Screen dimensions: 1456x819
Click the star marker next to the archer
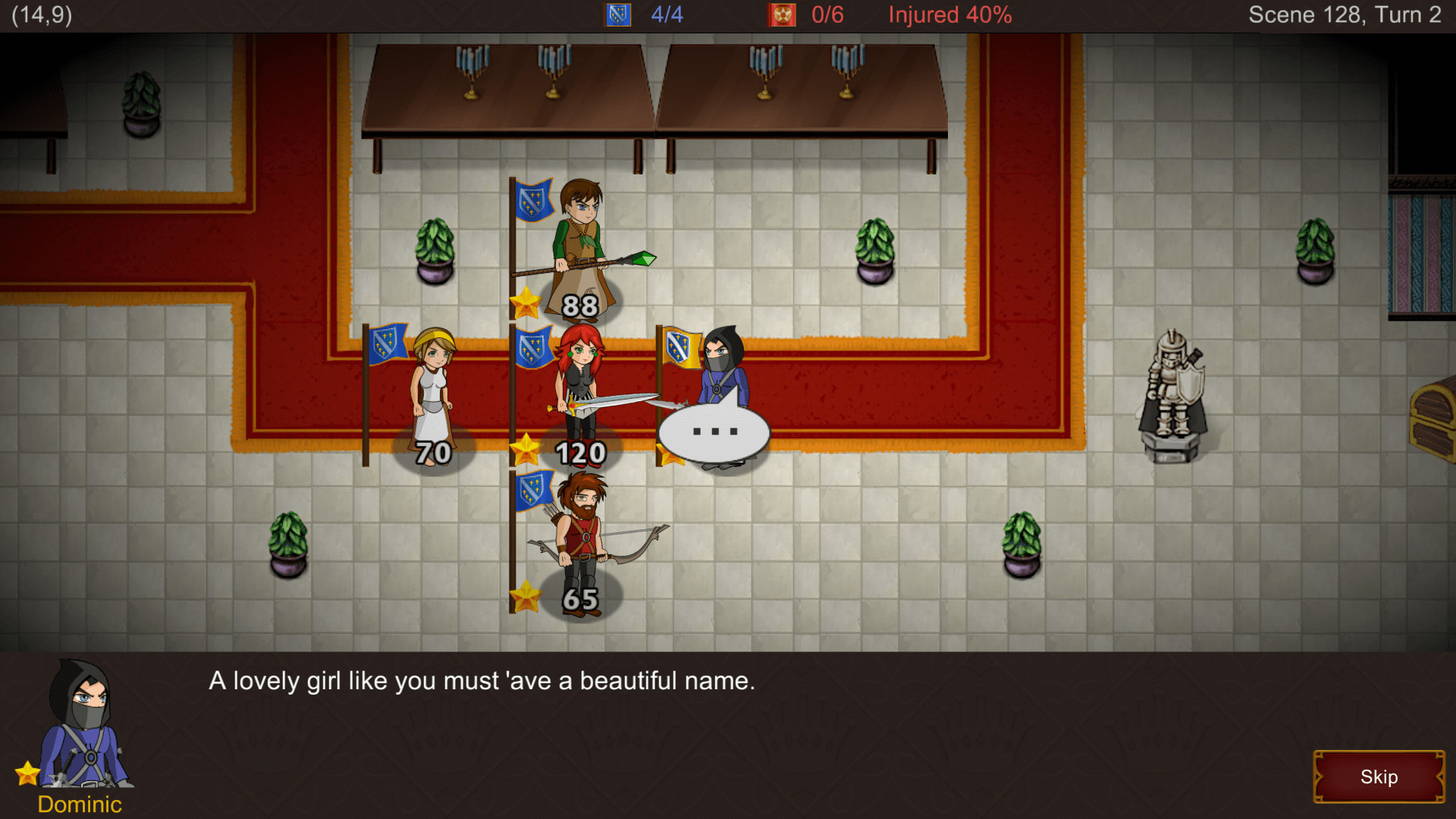coord(525,595)
